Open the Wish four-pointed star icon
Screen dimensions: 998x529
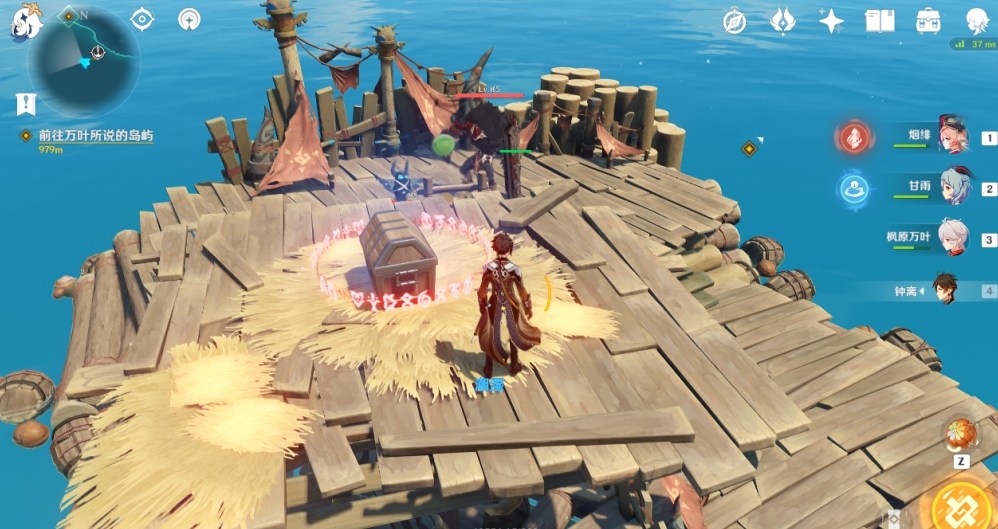[x=831, y=21]
